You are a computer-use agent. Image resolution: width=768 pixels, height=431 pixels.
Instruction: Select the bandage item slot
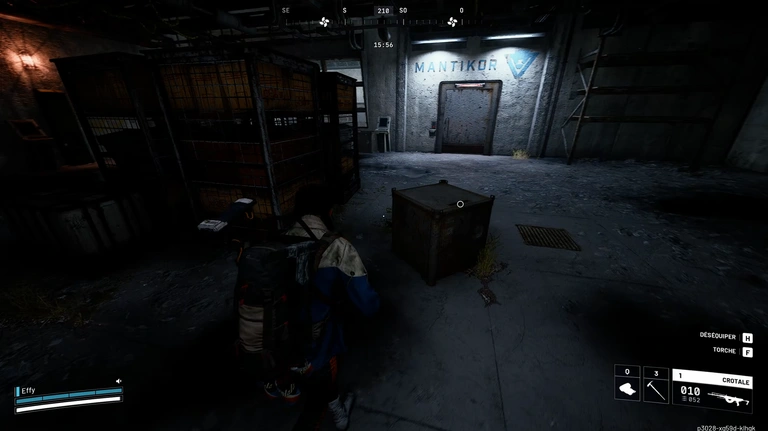click(627, 385)
